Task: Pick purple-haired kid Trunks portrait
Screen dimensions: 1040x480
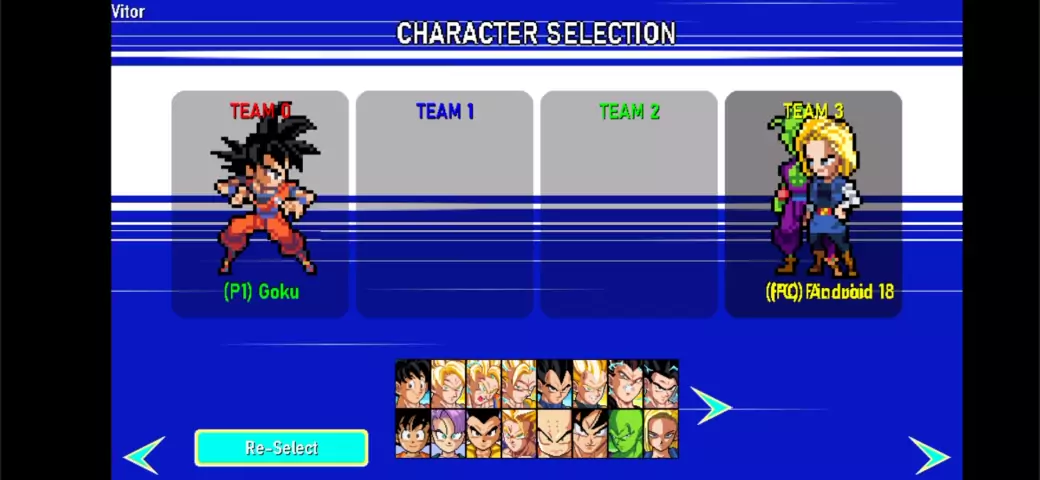Action: [448, 434]
